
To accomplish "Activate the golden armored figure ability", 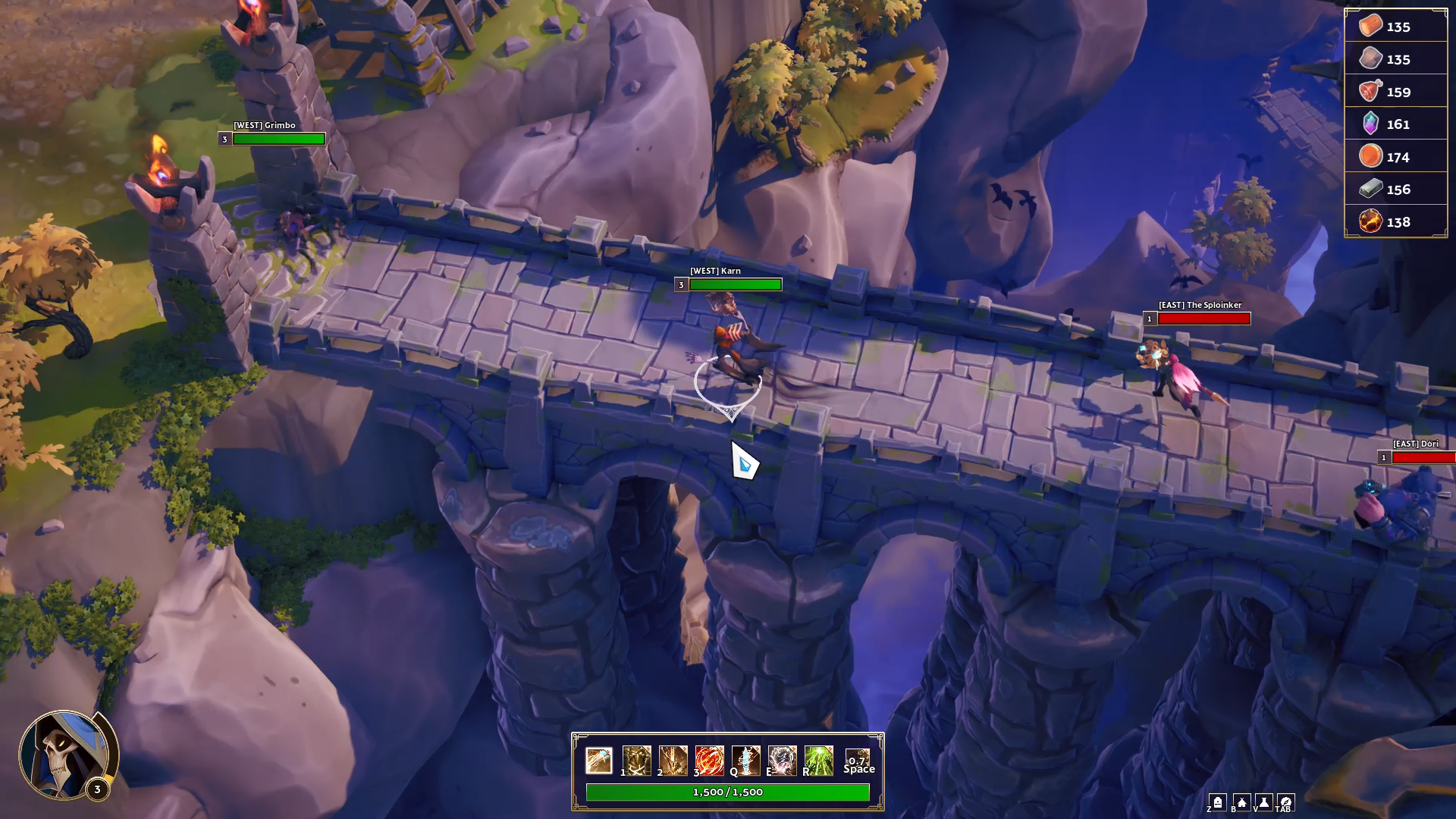I will pyautogui.click(x=636, y=760).
